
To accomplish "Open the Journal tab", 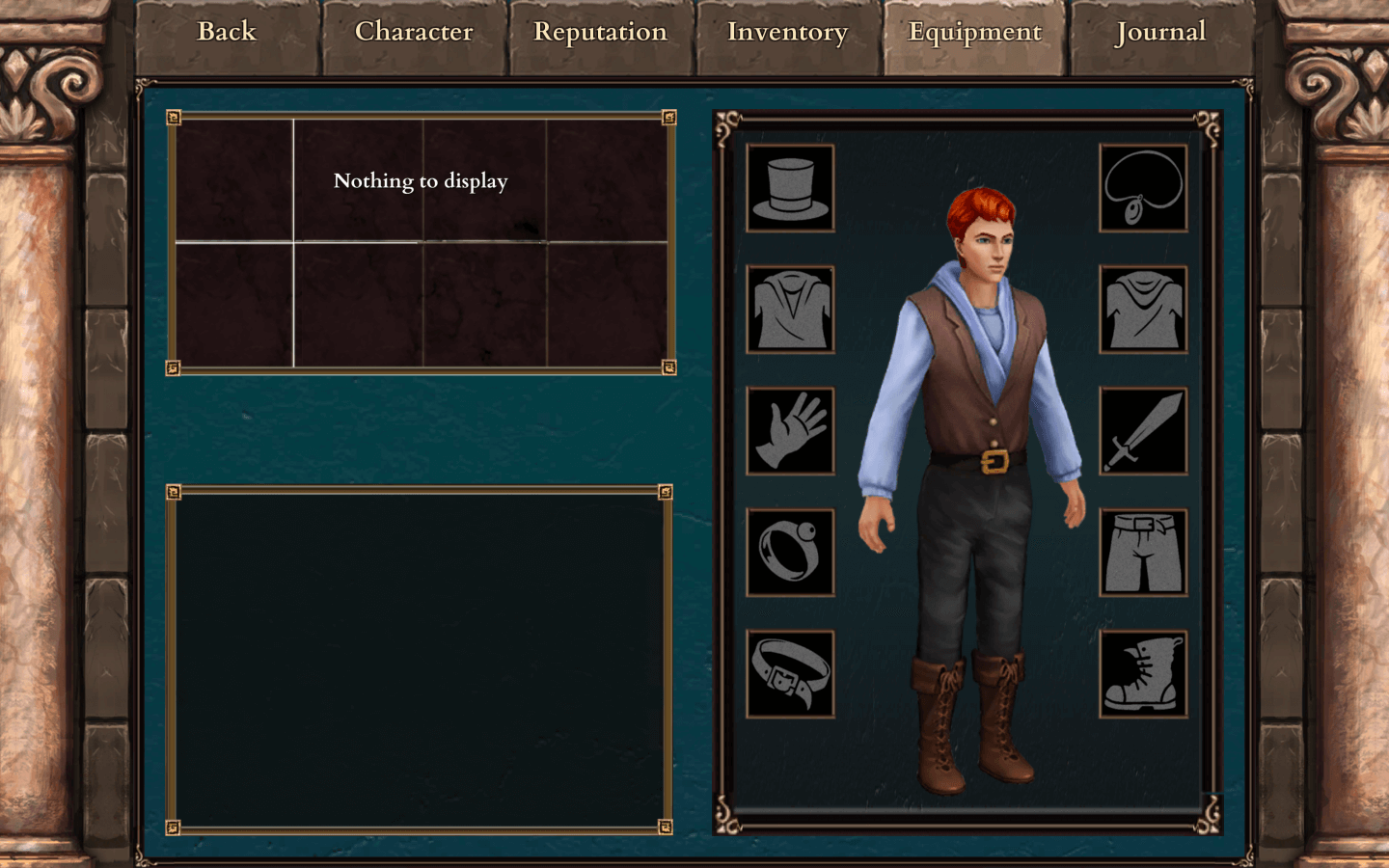I will 1160,33.
